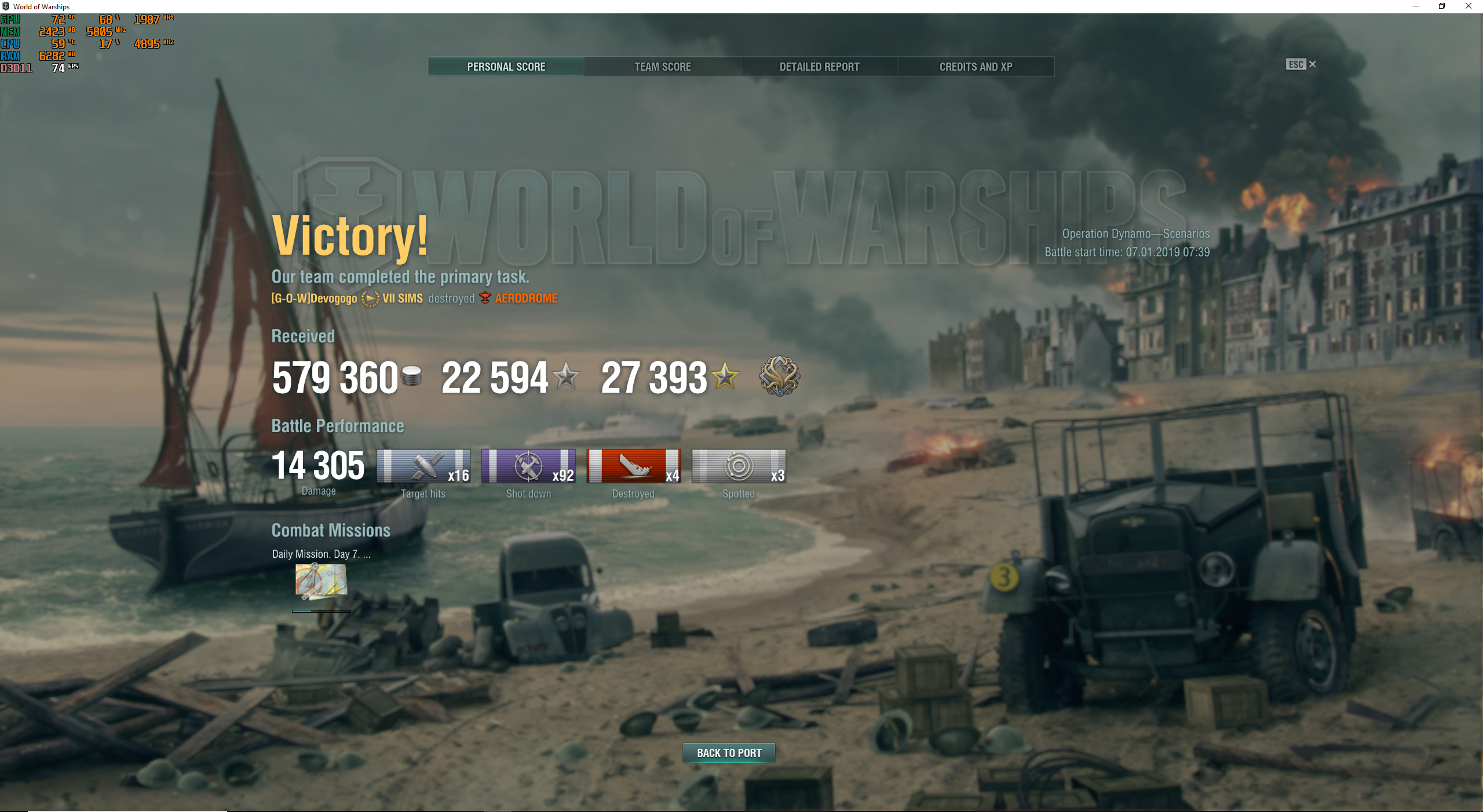Open the Daily Mission Day 7 thumbnail
The image size is (1483, 812).
[x=321, y=581]
